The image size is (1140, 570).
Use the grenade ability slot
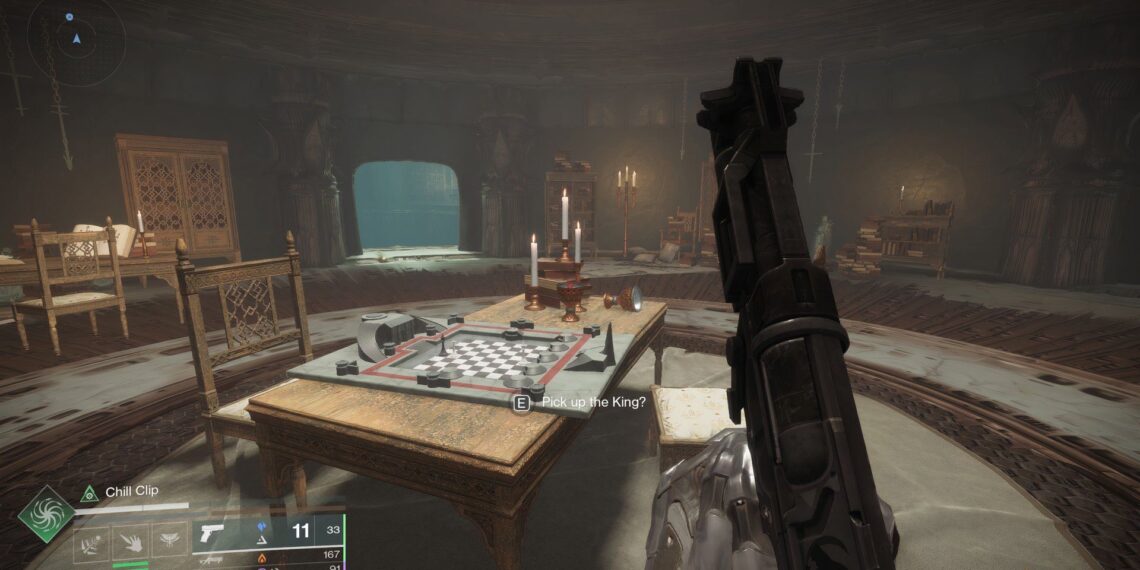pos(91,542)
